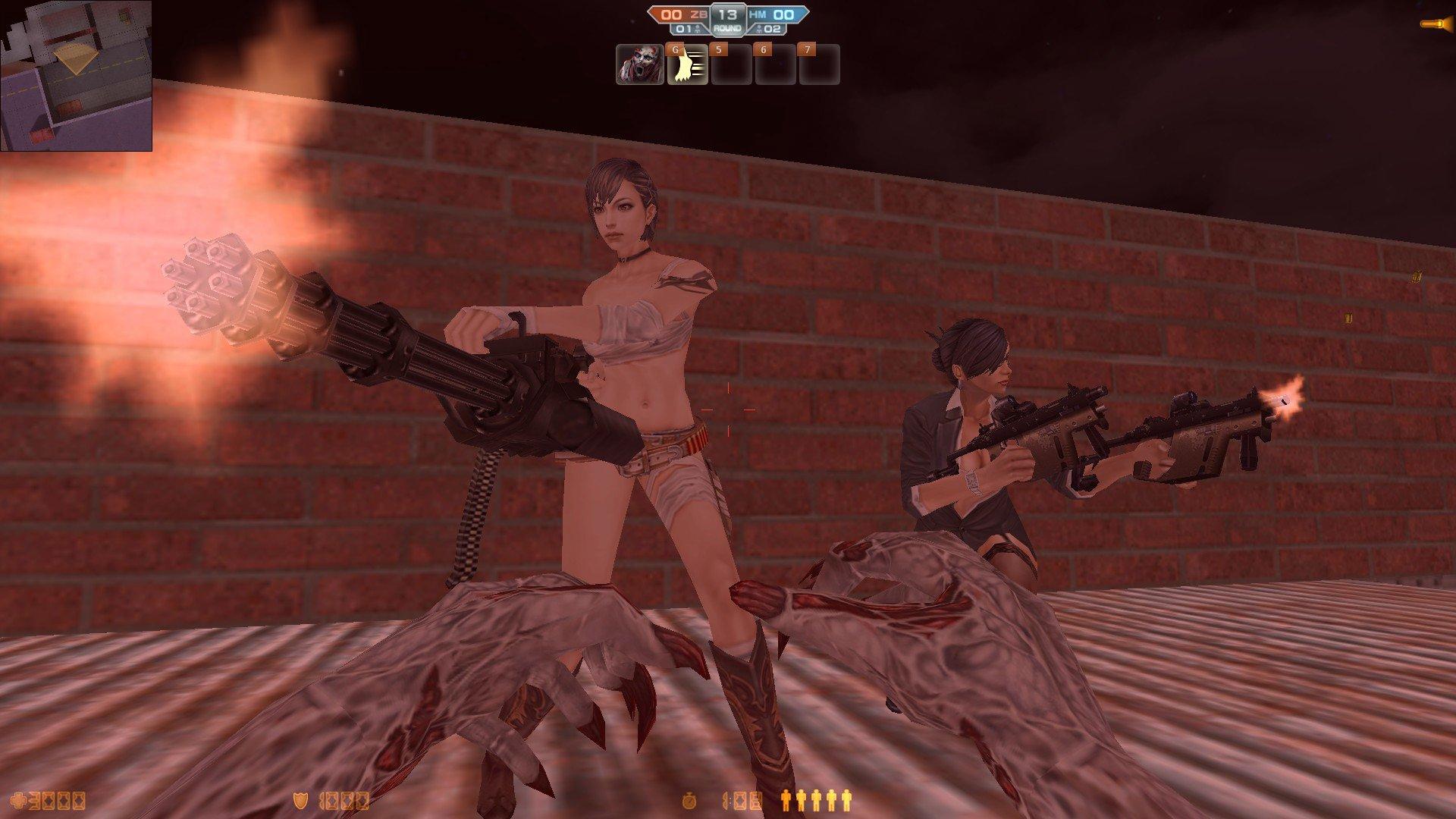The image size is (1456, 819).
Task: Select the claw weapon in slot G
Action: pos(686,67)
